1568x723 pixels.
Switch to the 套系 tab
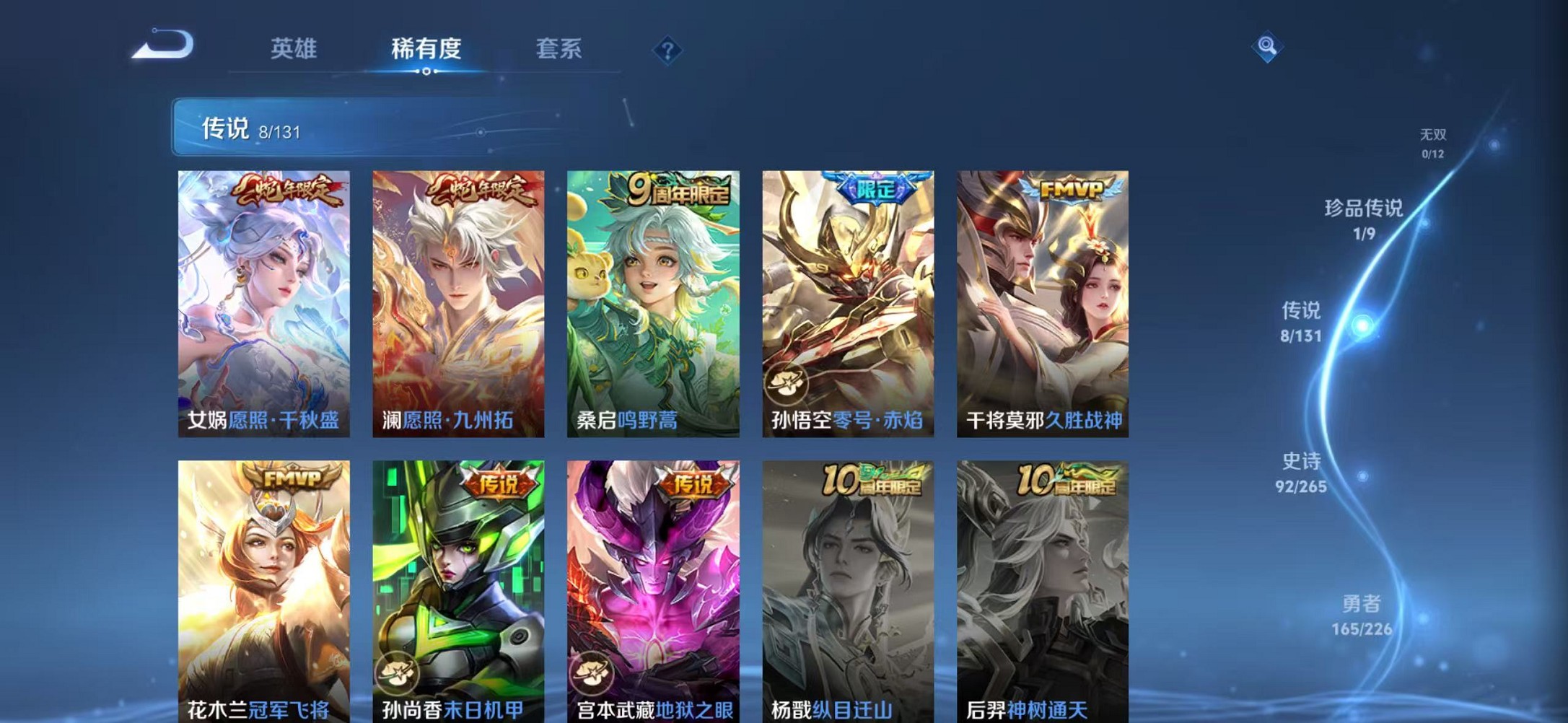tap(558, 48)
